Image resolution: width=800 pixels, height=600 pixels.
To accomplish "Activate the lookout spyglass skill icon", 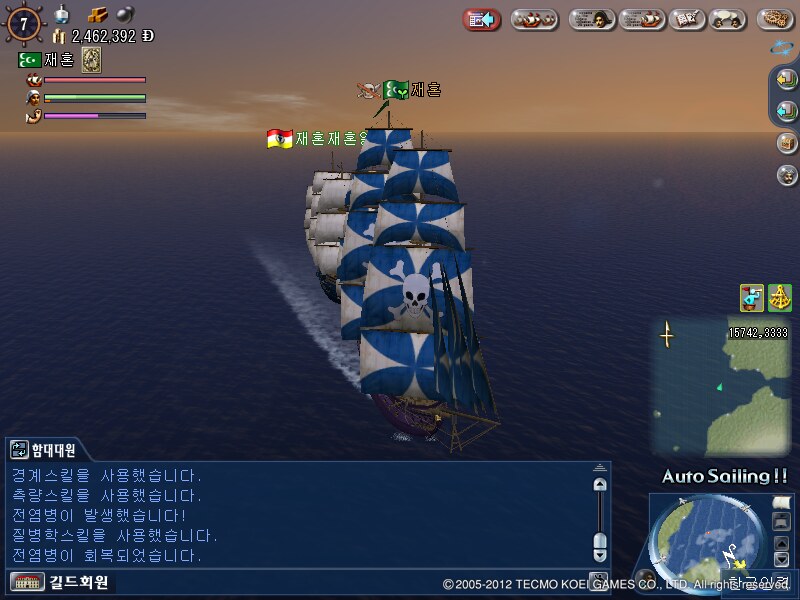I will 752,297.
